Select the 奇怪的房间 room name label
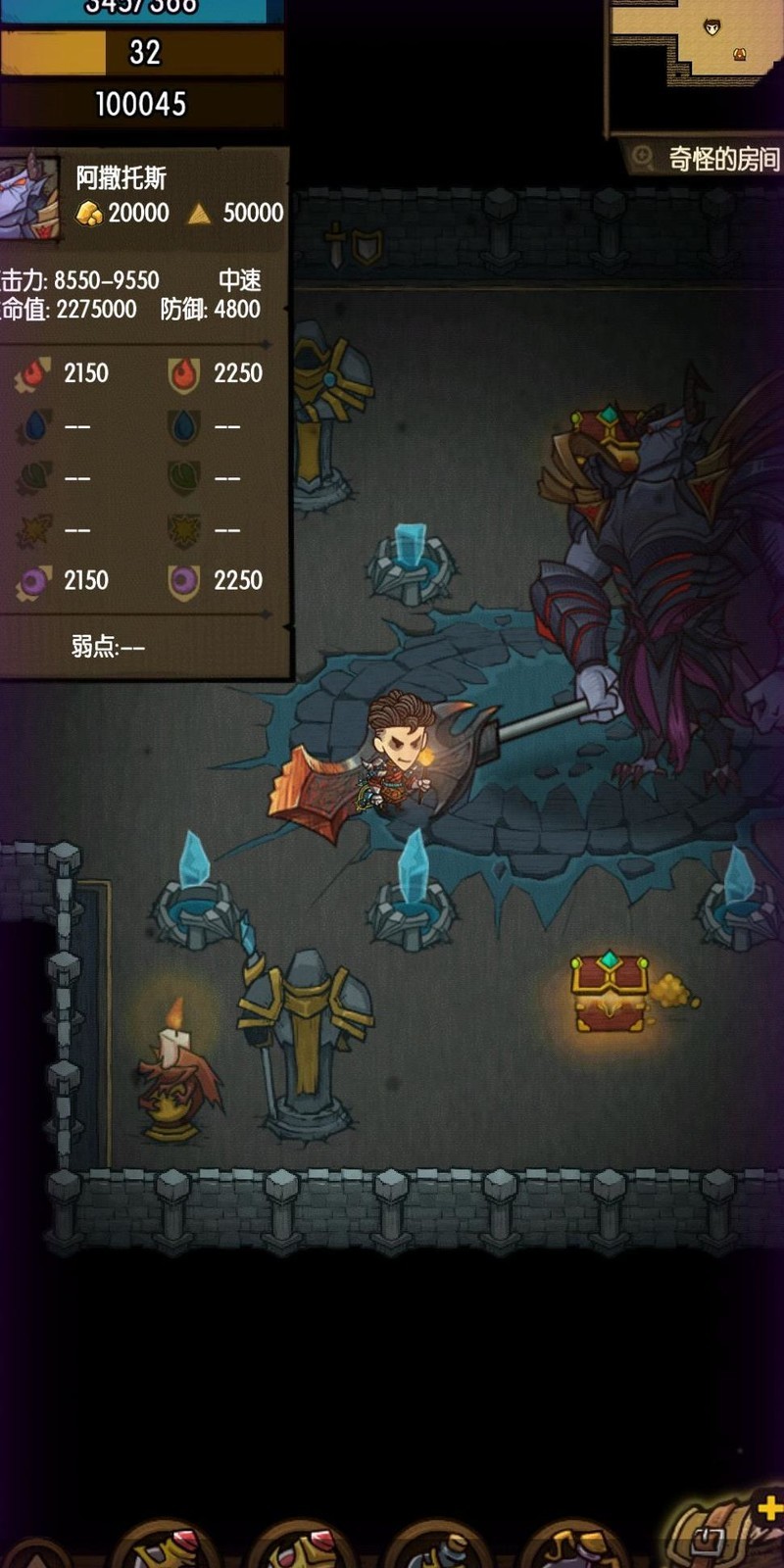Image resolution: width=784 pixels, height=1568 pixels. point(723,159)
